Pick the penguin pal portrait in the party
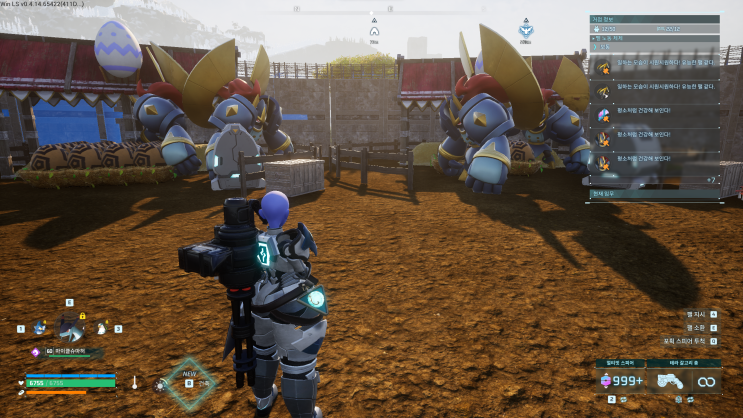This screenshot has width=743, height=418. 103,326
